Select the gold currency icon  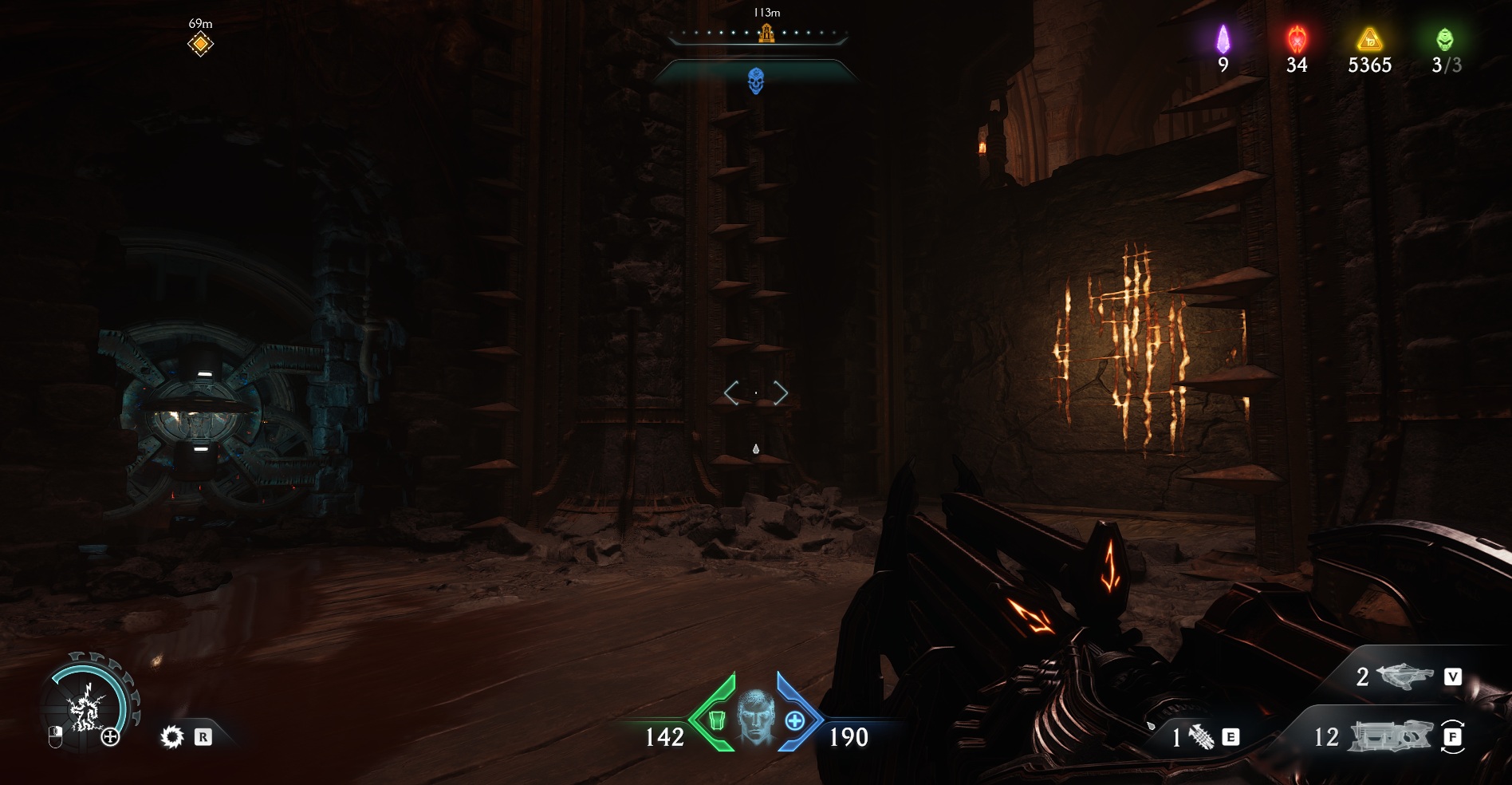pyautogui.click(x=1369, y=39)
